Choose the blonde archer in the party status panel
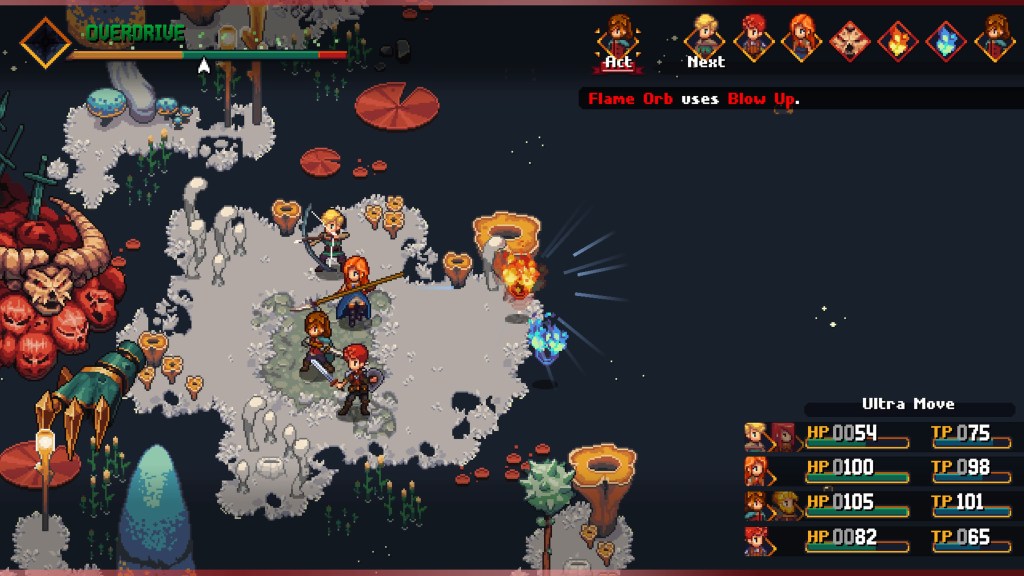This screenshot has height=576, width=1024. point(756,436)
